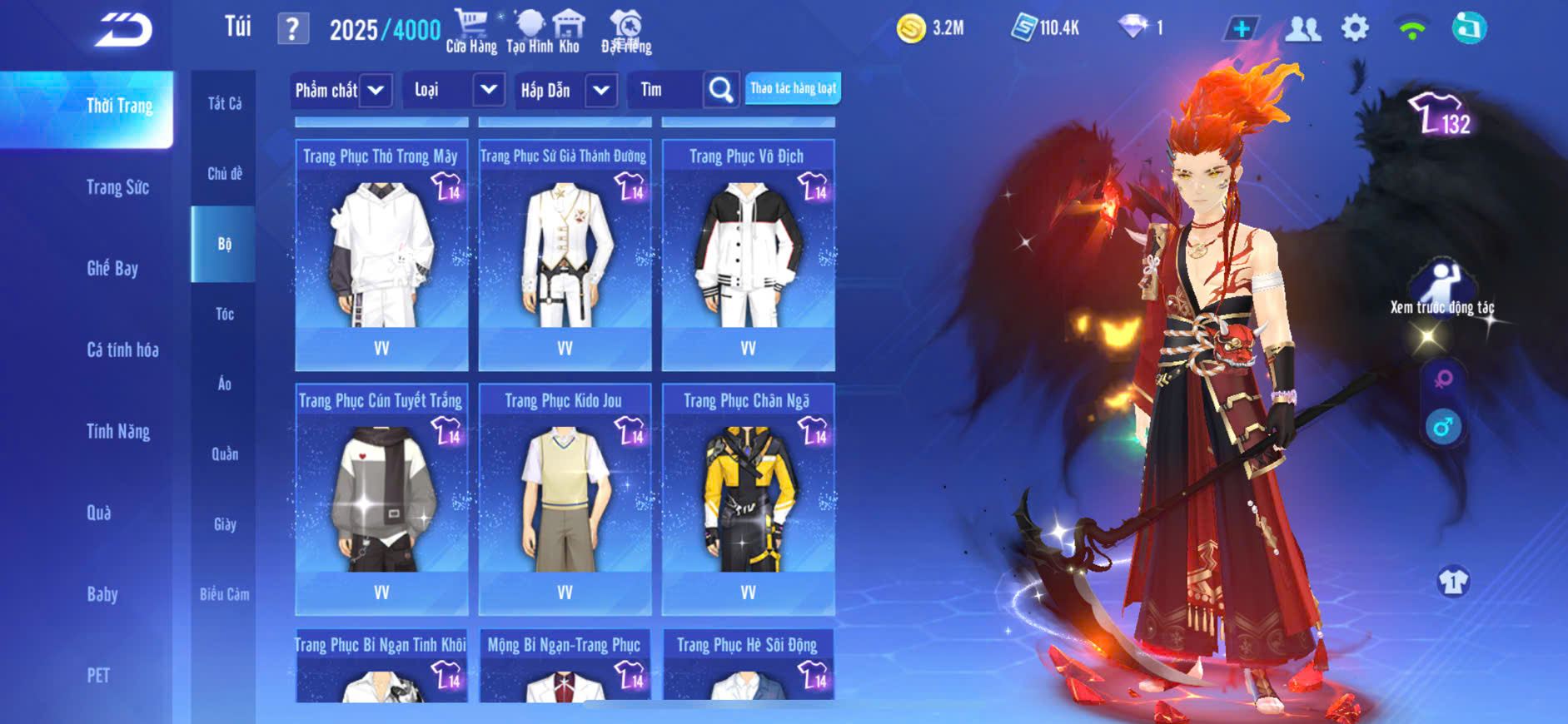Open the Kho storage icon
1568x724 pixels.
click(x=569, y=32)
